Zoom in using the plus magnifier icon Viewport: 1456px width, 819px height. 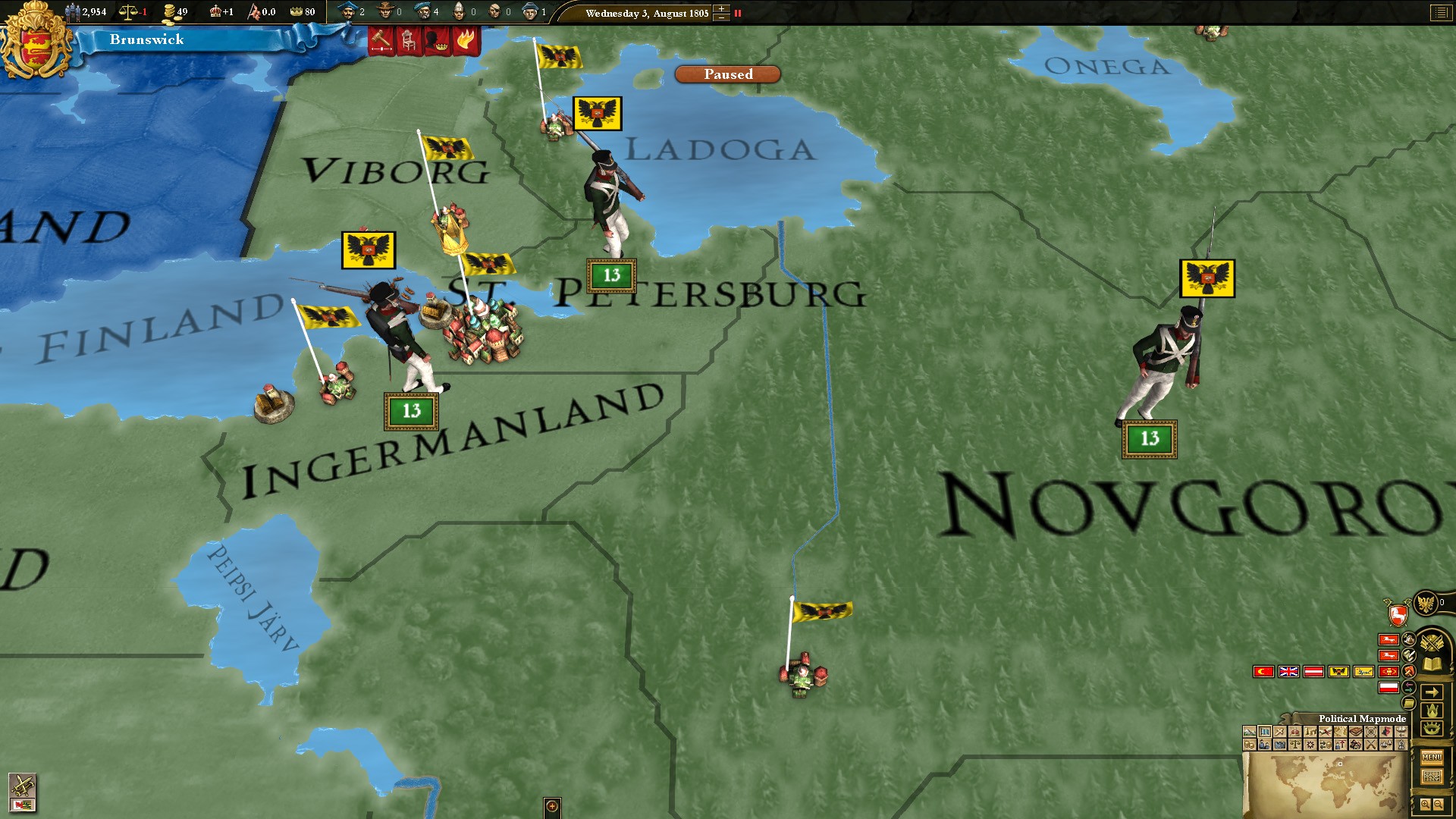[1426, 806]
